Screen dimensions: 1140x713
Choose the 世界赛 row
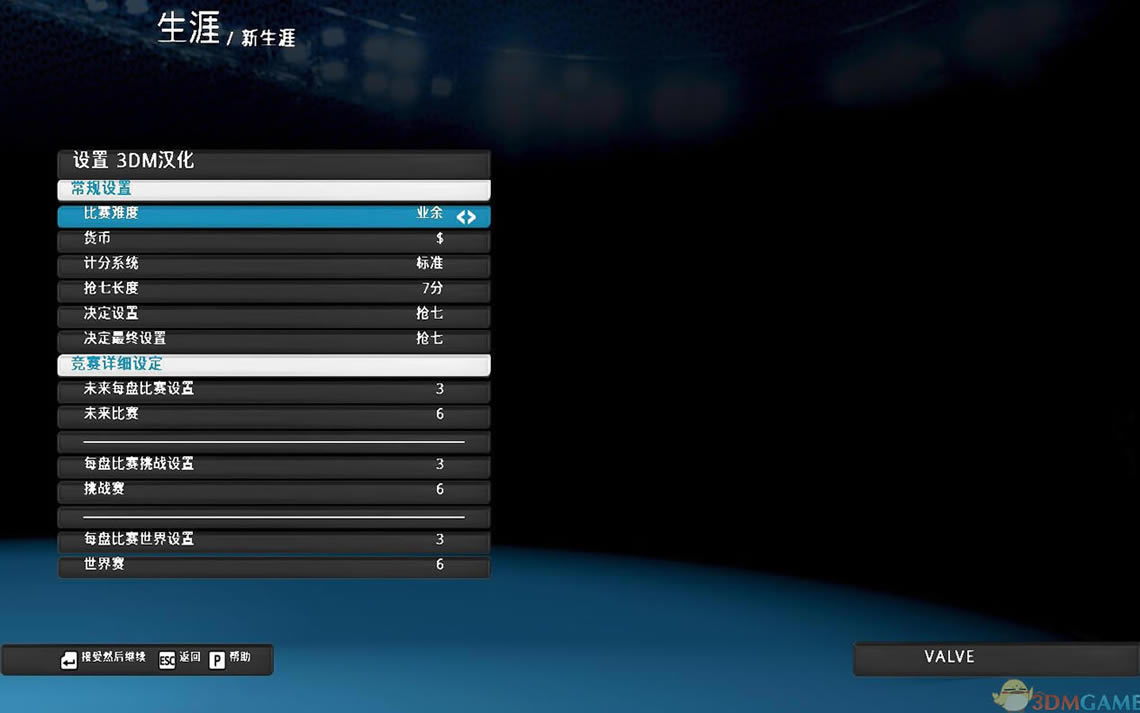pos(273,566)
